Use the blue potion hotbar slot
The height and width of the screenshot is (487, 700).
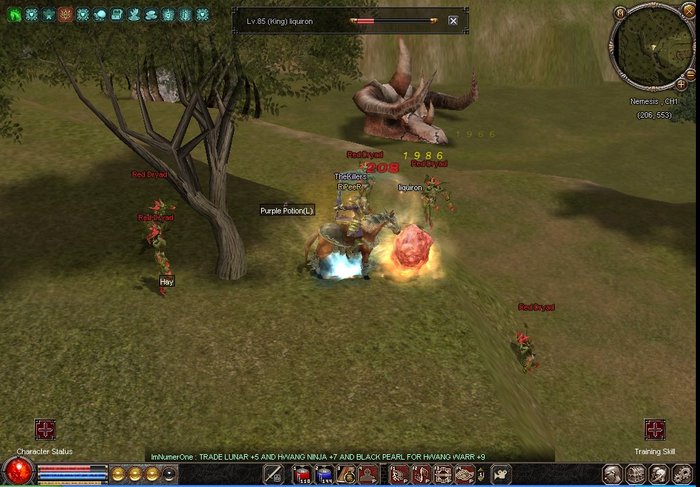point(324,475)
